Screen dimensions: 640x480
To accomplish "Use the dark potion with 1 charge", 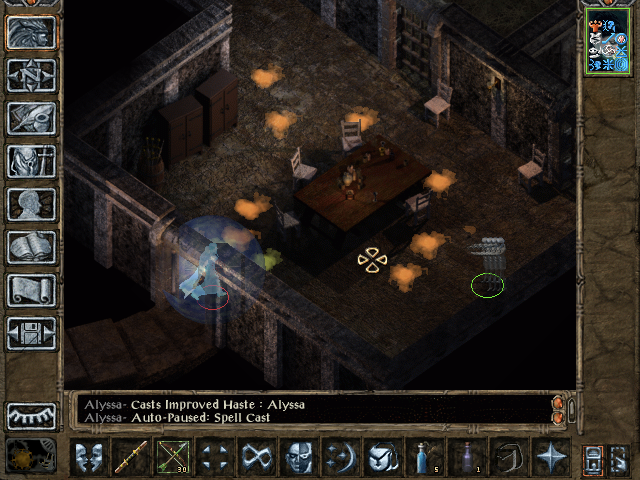I will click(467, 458).
